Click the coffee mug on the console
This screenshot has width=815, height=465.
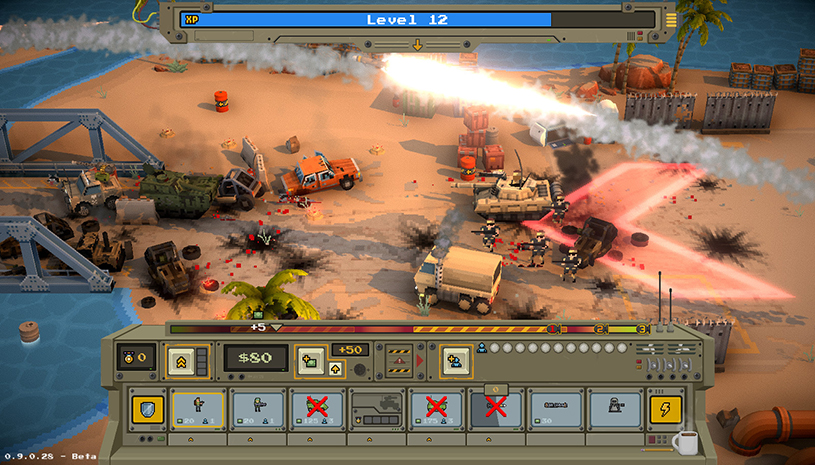[686, 441]
